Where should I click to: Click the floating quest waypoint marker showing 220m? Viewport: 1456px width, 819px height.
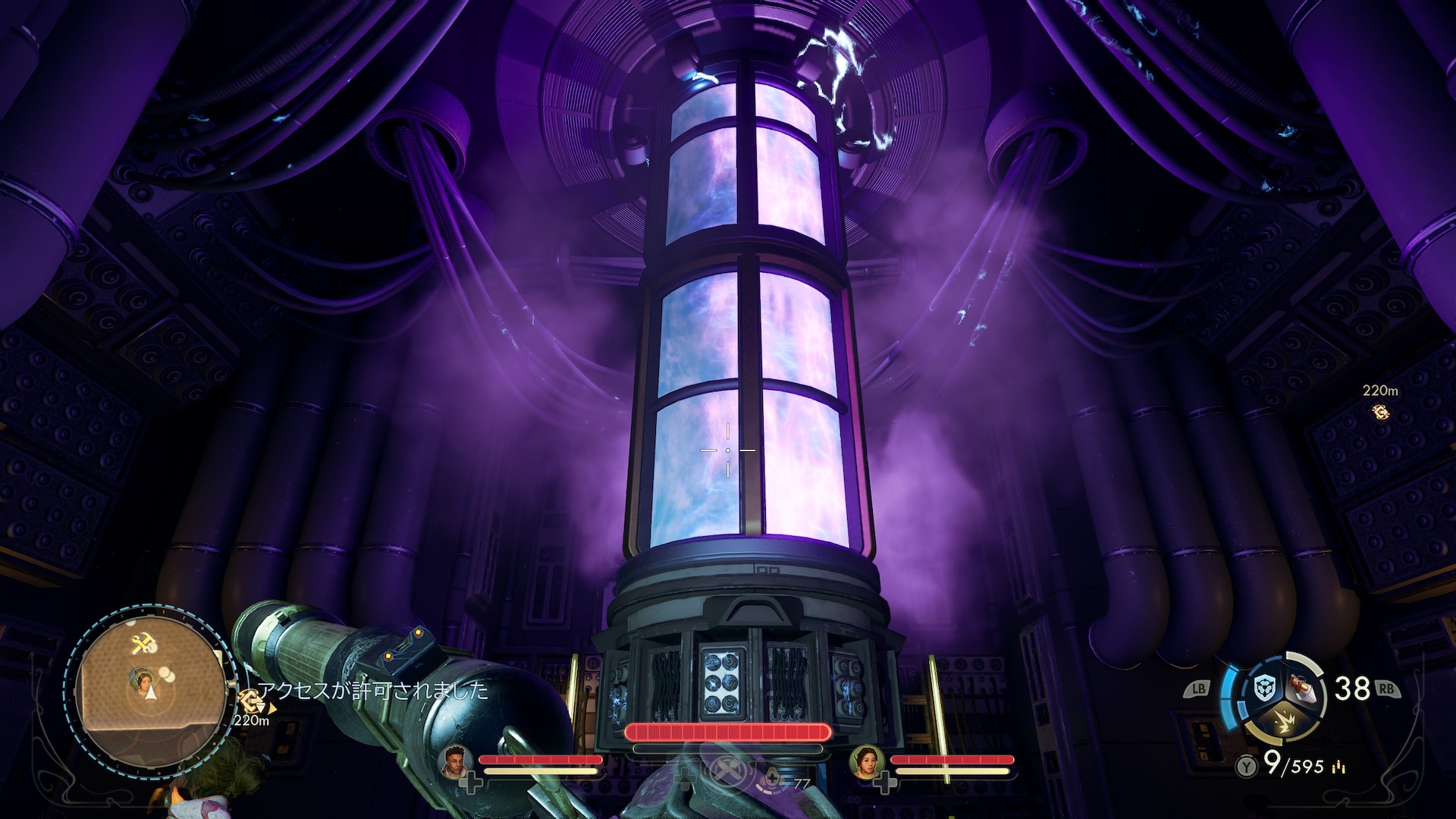(x=1380, y=412)
